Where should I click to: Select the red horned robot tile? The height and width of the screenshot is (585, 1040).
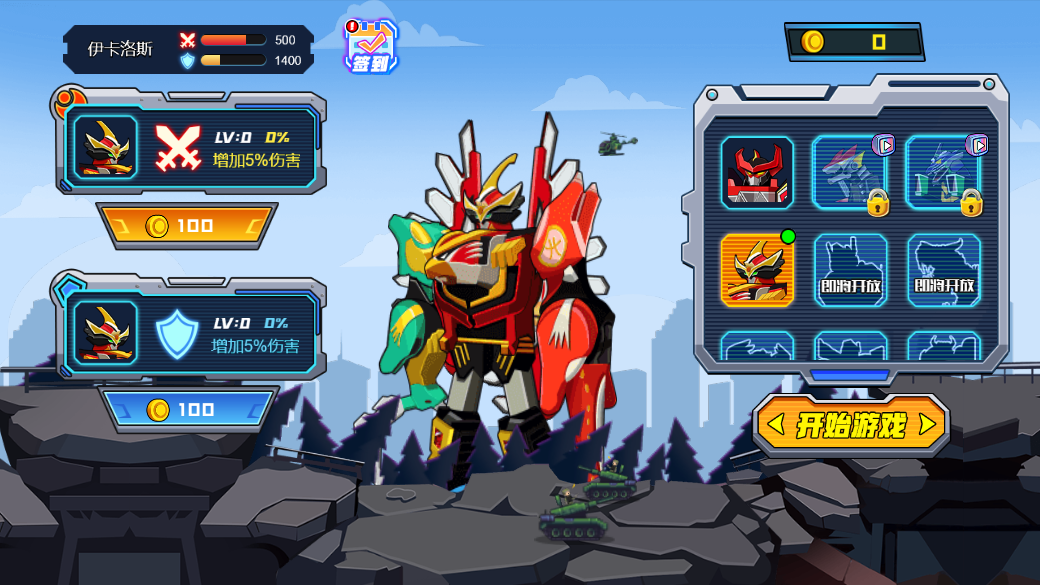click(x=757, y=172)
